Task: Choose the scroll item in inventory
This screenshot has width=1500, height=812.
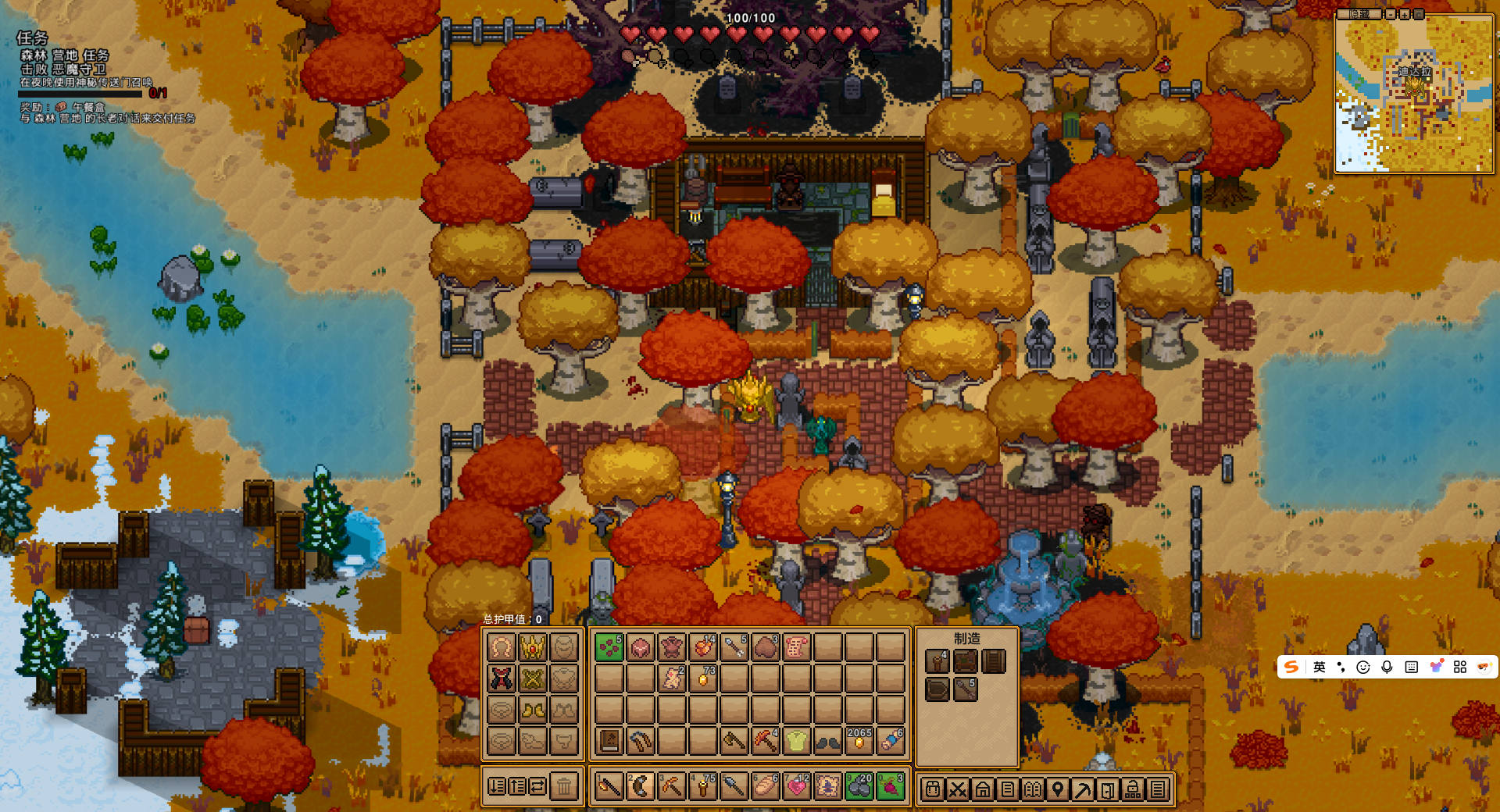Action: [796, 647]
